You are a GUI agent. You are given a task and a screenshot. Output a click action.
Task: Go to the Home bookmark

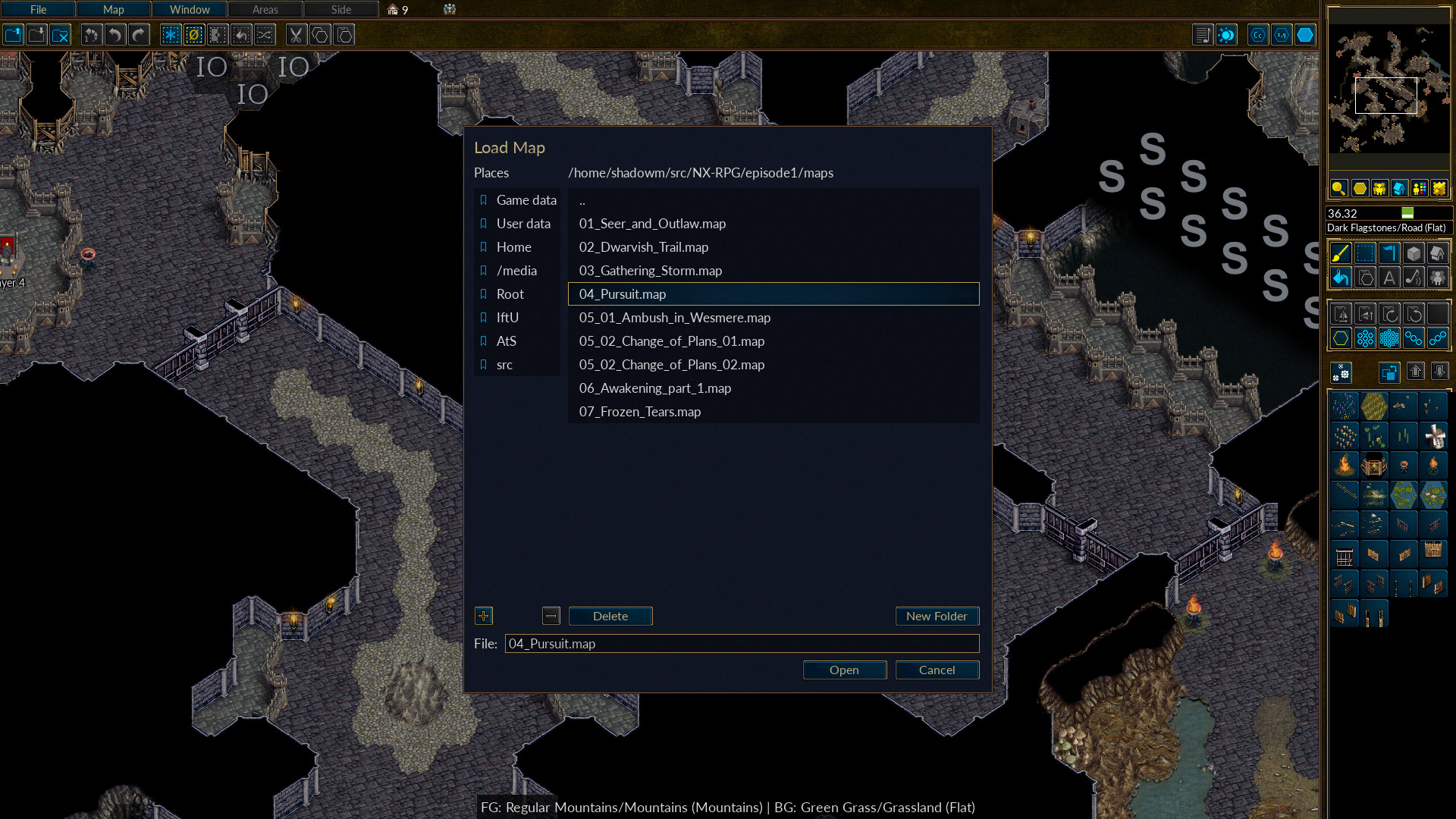coord(513,247)
